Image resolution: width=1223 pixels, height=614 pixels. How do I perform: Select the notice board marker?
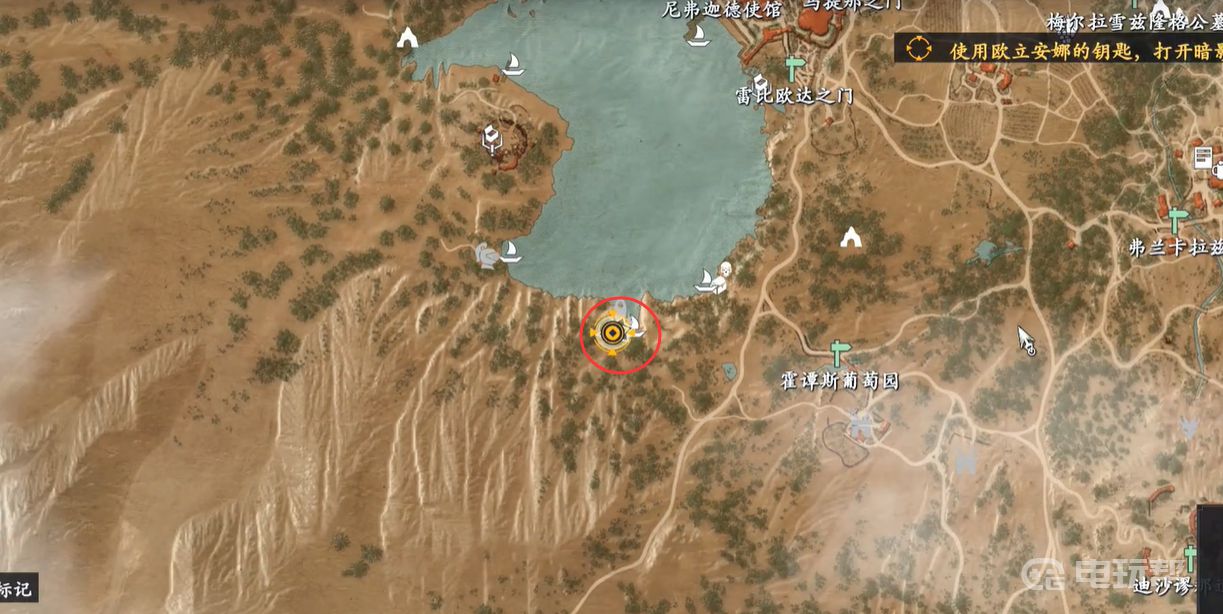coord(1203,158)
